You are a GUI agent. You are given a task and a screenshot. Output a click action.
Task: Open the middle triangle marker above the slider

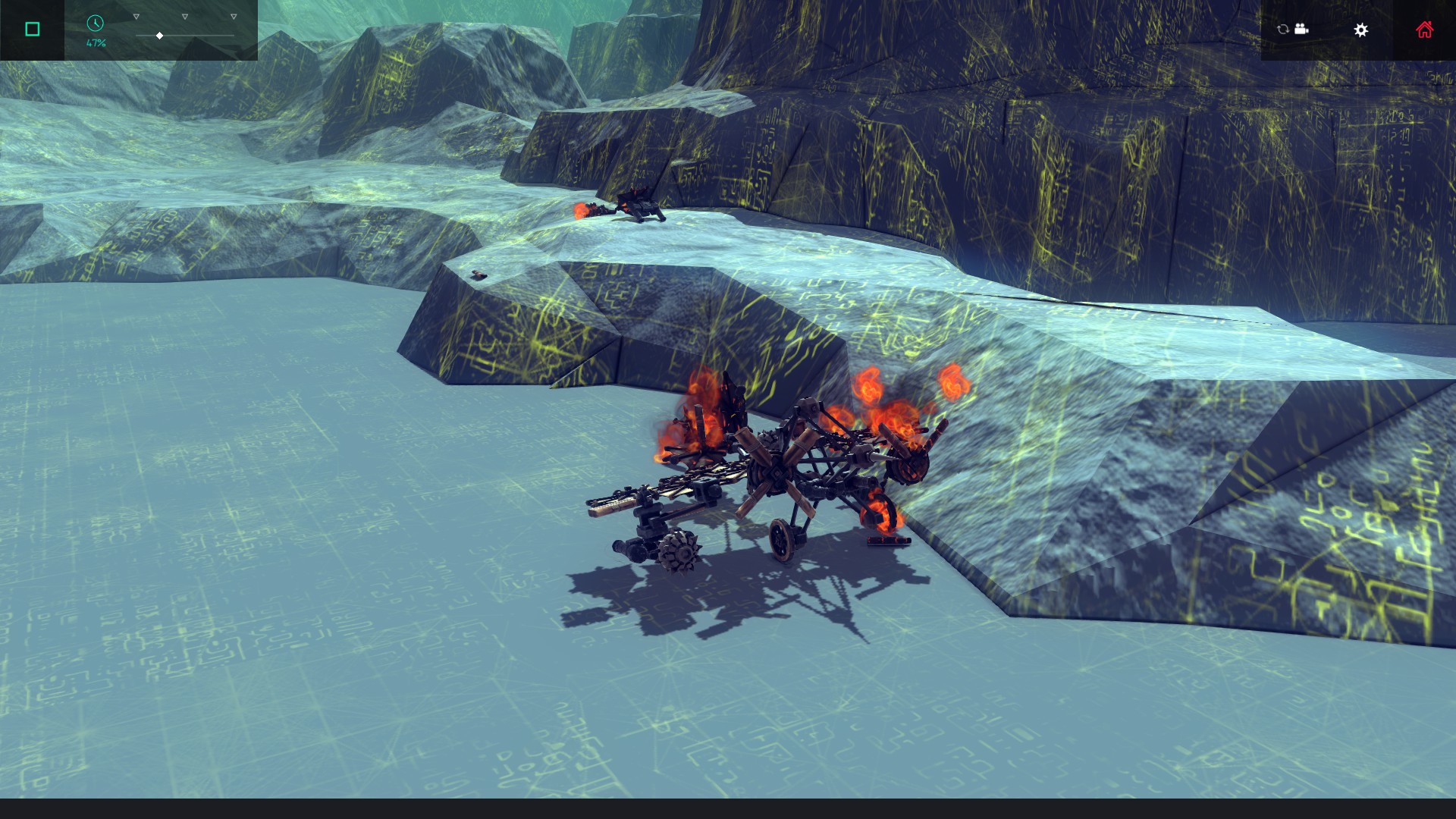[184, 15]
